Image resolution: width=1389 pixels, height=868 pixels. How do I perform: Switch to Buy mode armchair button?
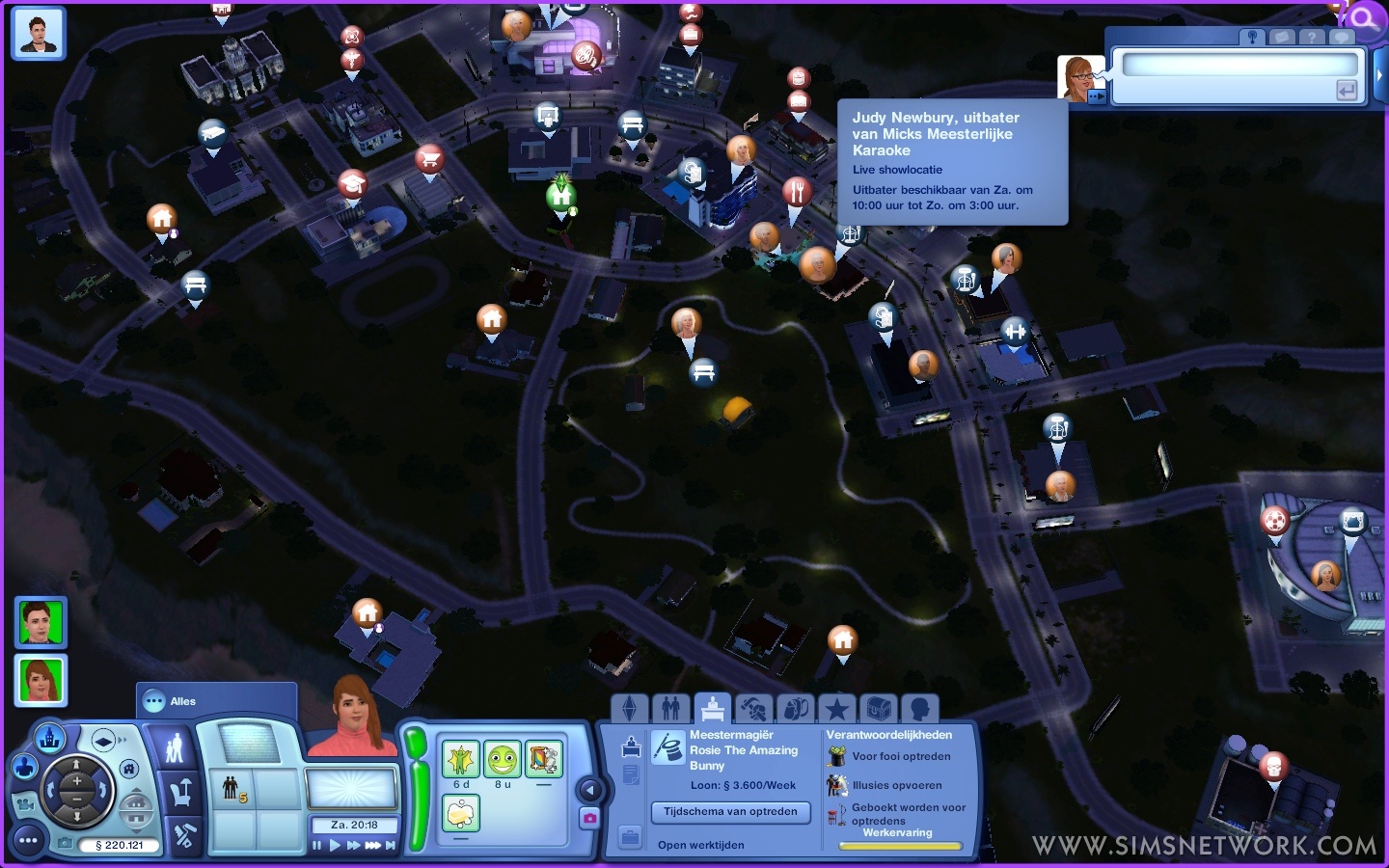[x=178, y=793]
